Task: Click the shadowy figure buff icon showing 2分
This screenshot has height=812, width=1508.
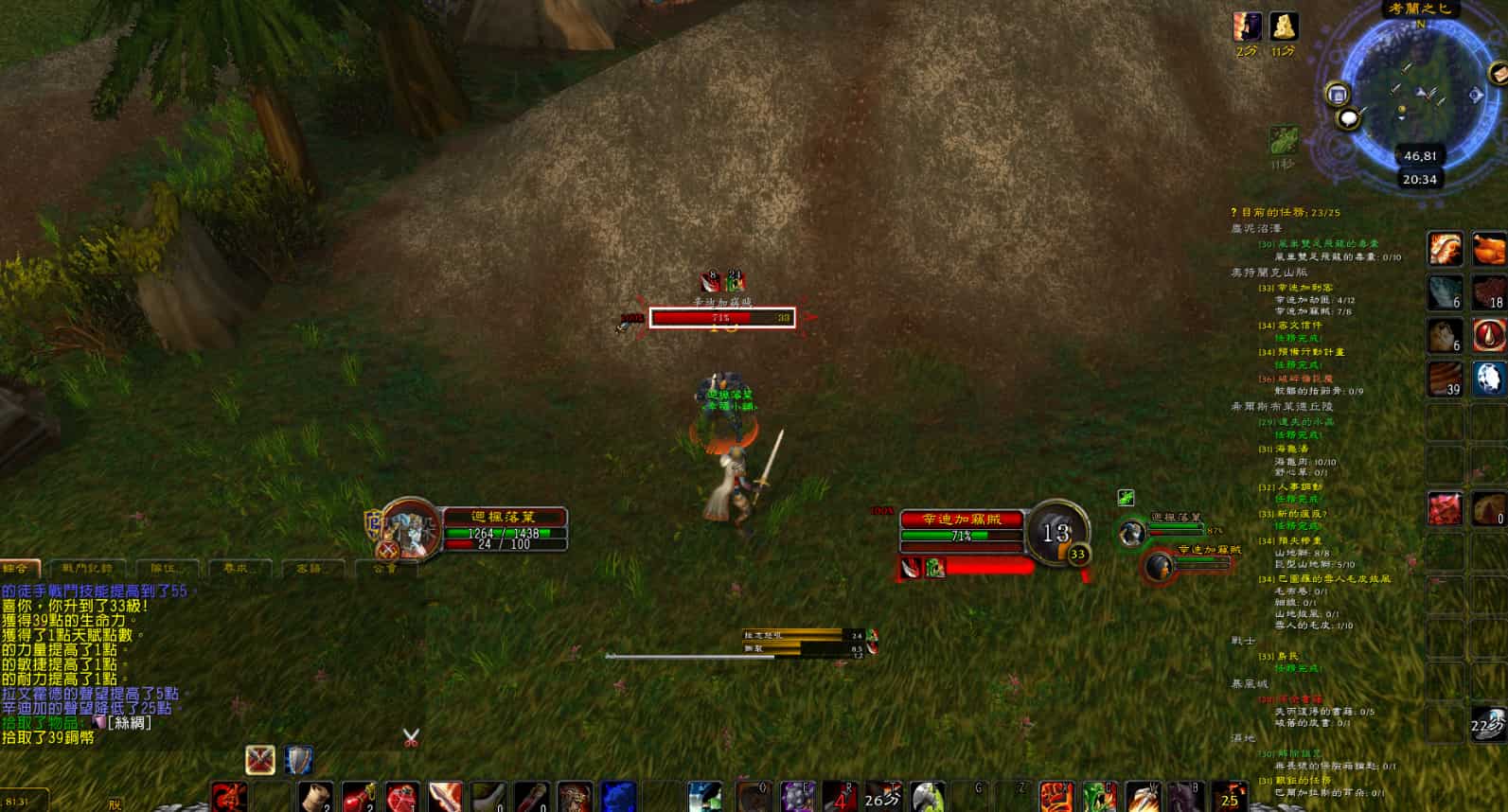Action: (1247, 26)
